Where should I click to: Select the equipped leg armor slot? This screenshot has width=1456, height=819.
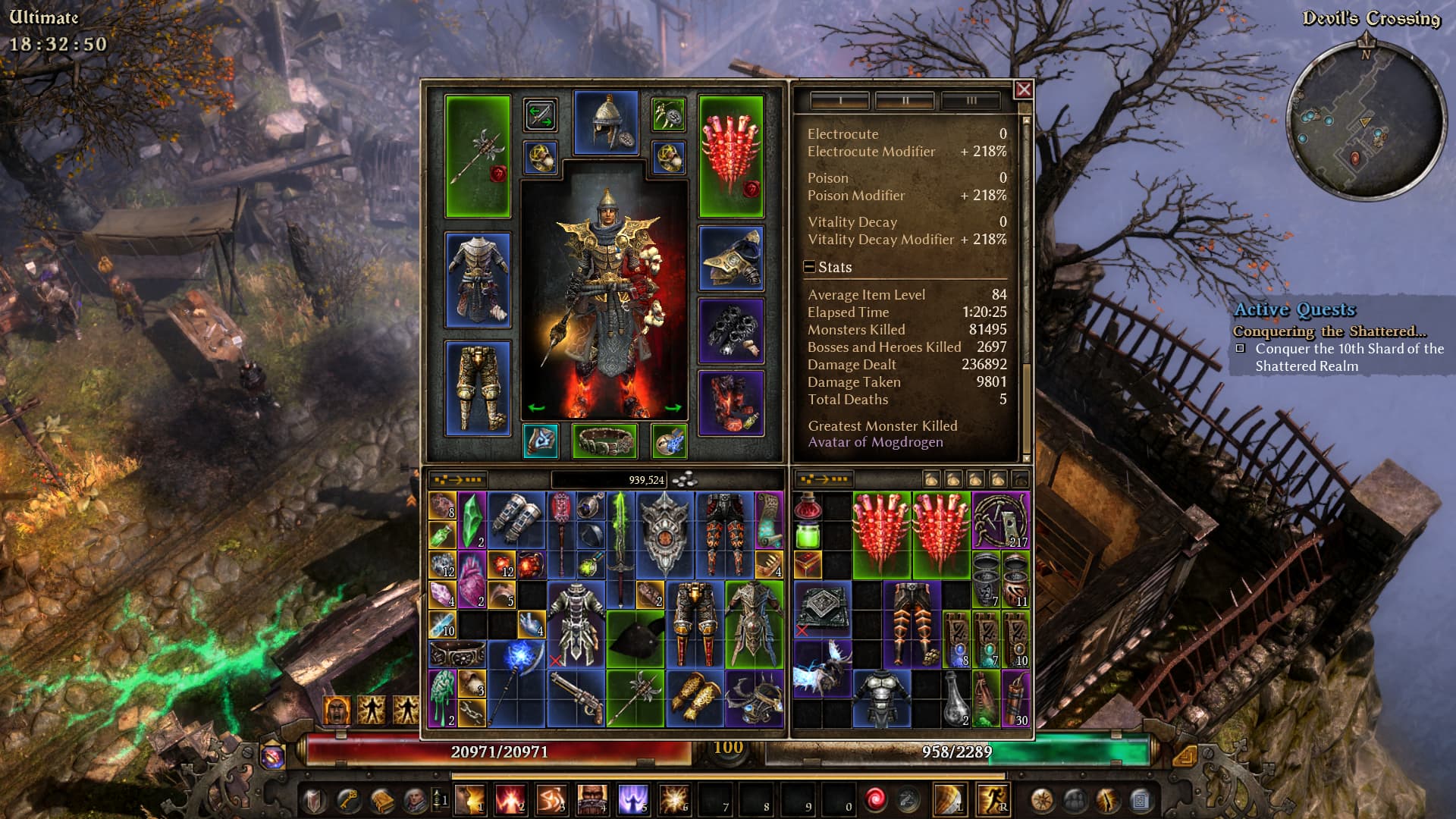(478, 388)
